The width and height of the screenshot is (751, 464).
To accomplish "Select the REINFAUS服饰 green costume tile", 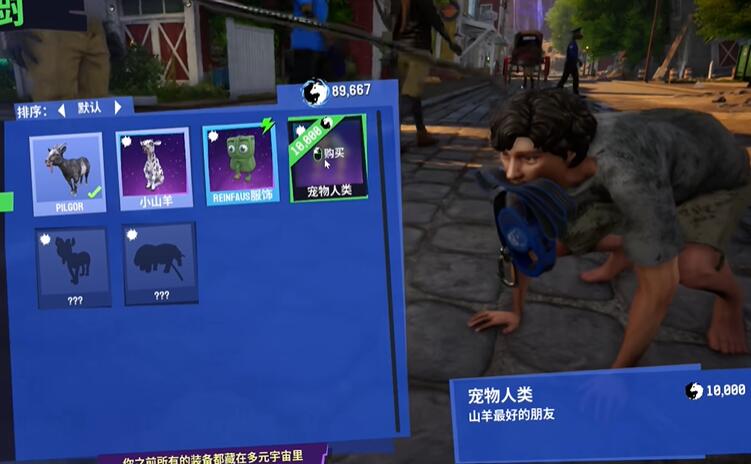I will coord(240,165).
